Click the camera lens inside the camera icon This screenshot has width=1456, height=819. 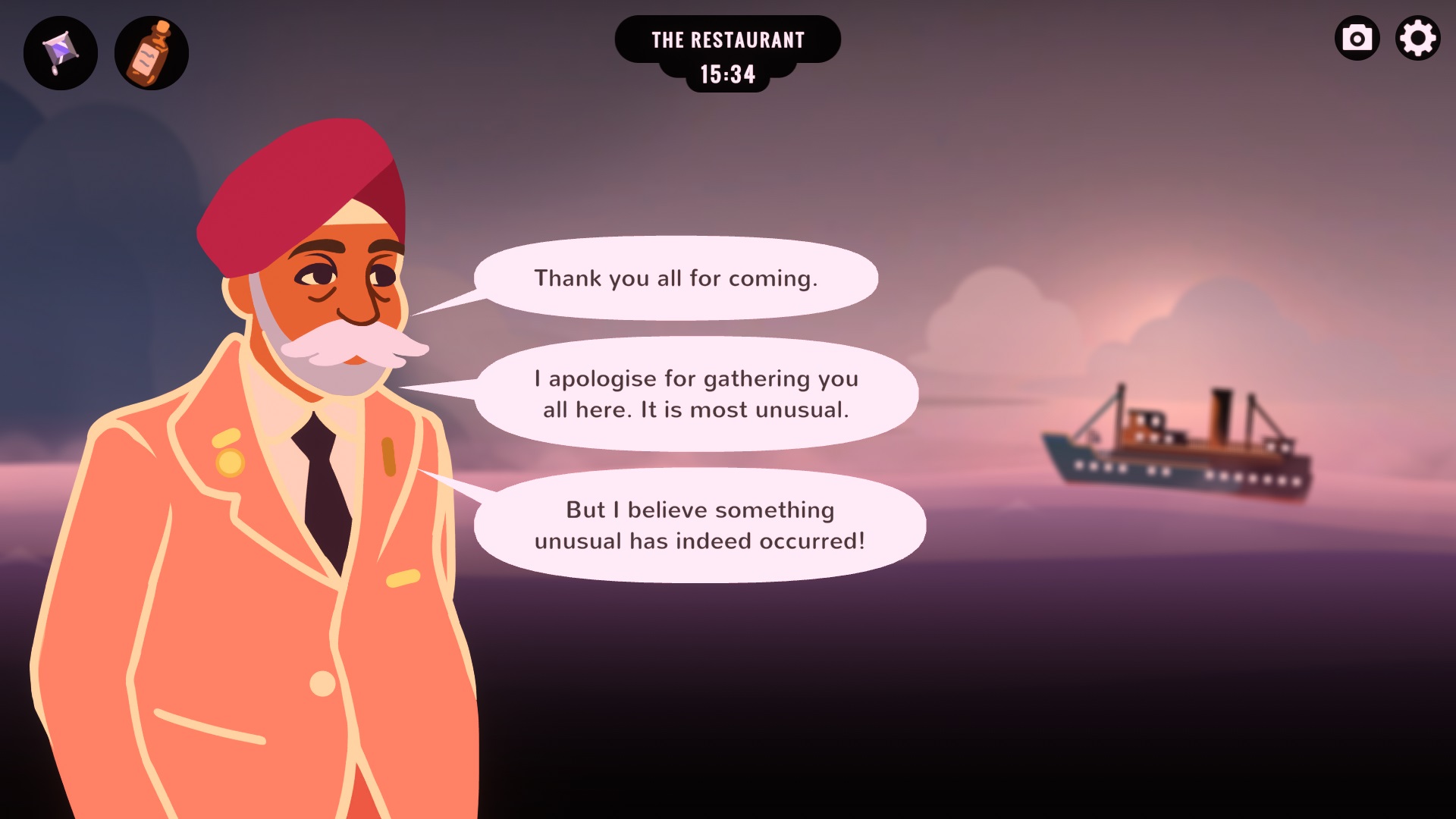1357,38
